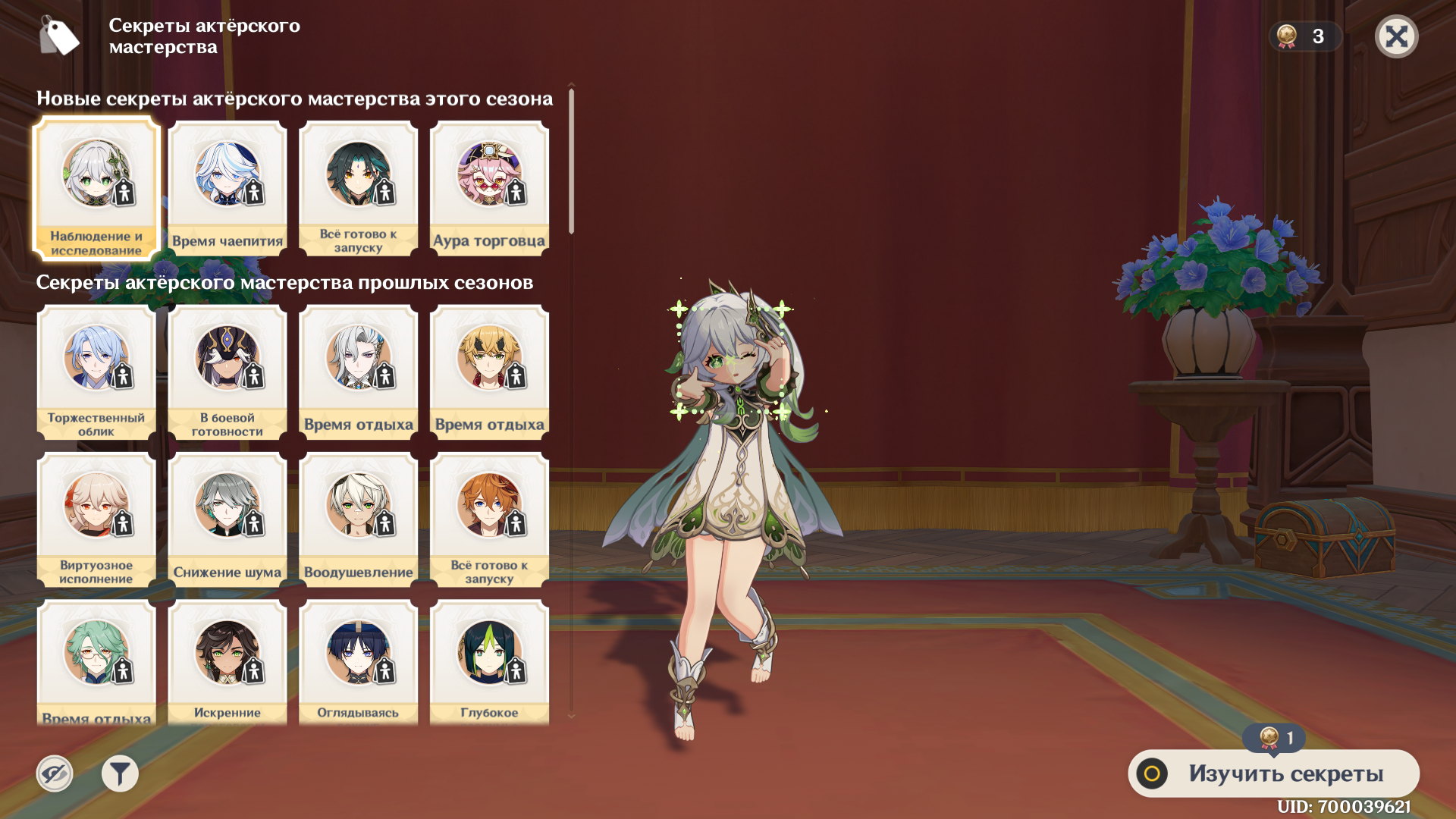The image size is (1456, 819).
Task: Open the funnel filter options
Action: click(120, 773)
